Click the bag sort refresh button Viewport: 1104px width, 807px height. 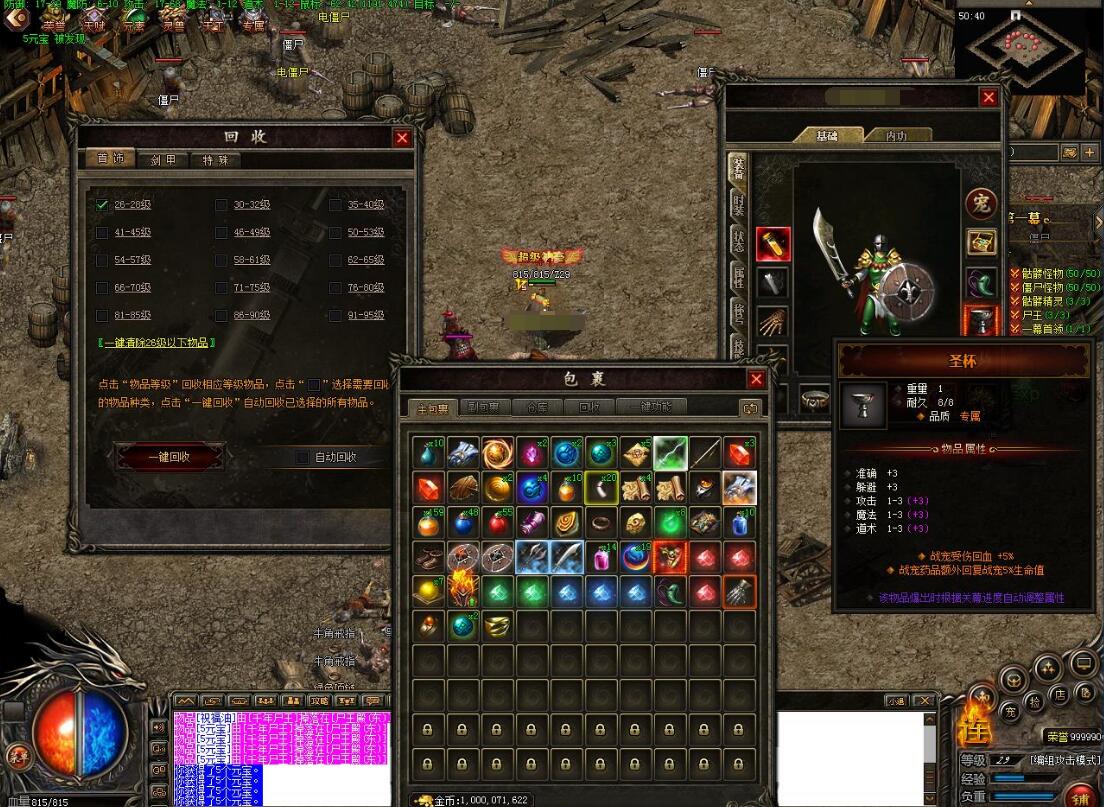tap(748, 407)
